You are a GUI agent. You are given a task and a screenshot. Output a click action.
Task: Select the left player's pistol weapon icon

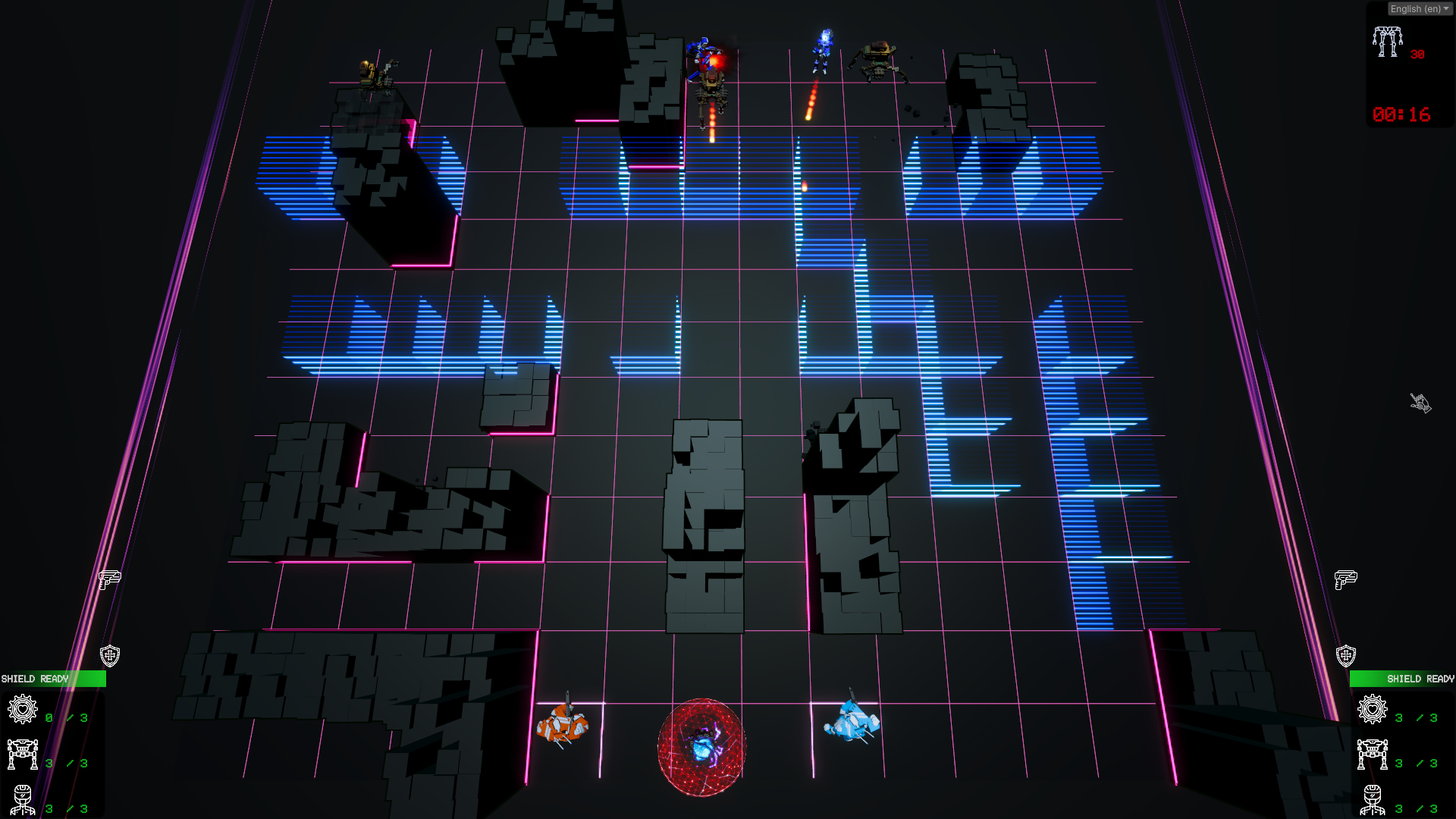pos(110,582)
